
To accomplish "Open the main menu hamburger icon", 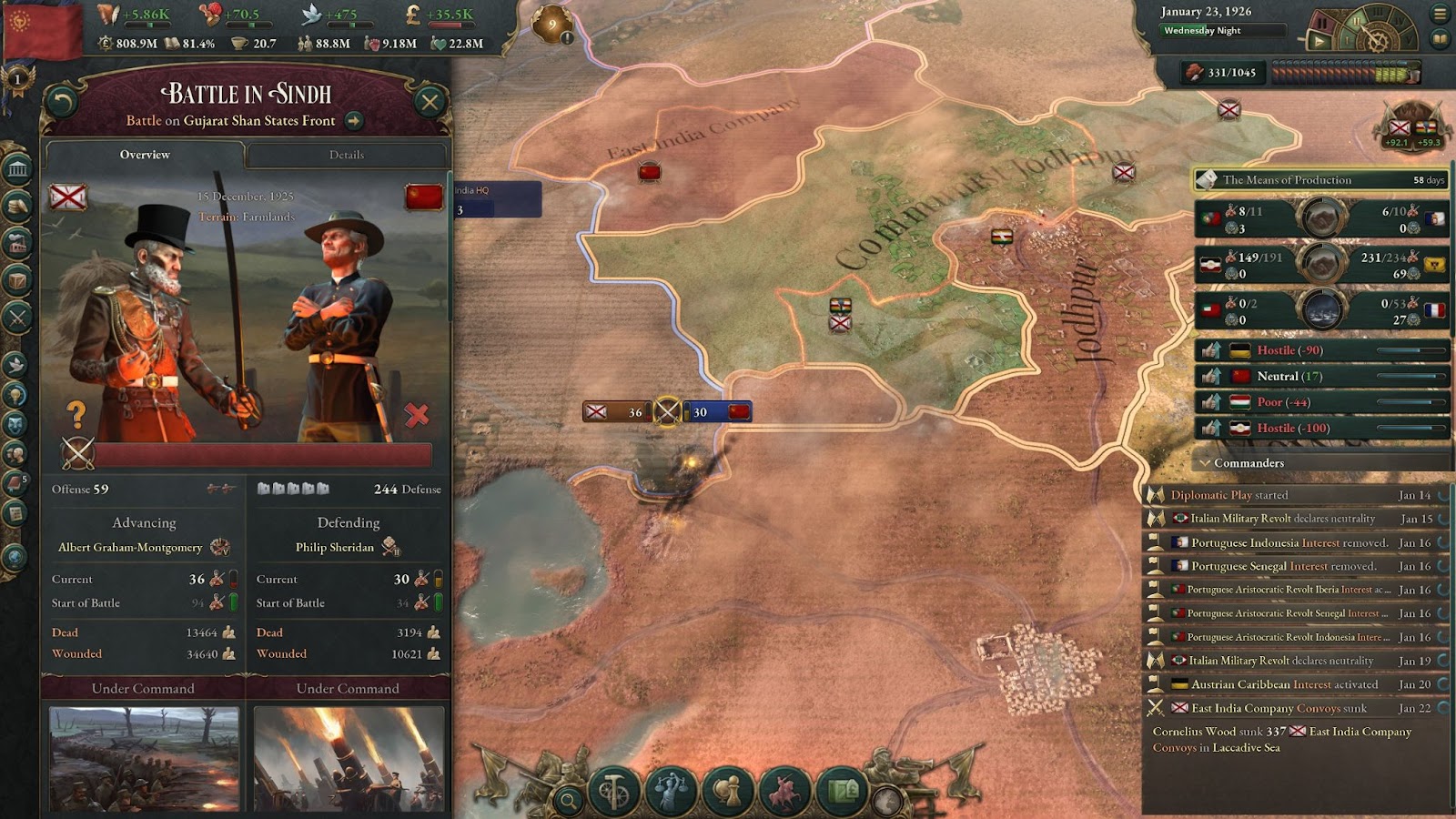I will coord(1440,14).
